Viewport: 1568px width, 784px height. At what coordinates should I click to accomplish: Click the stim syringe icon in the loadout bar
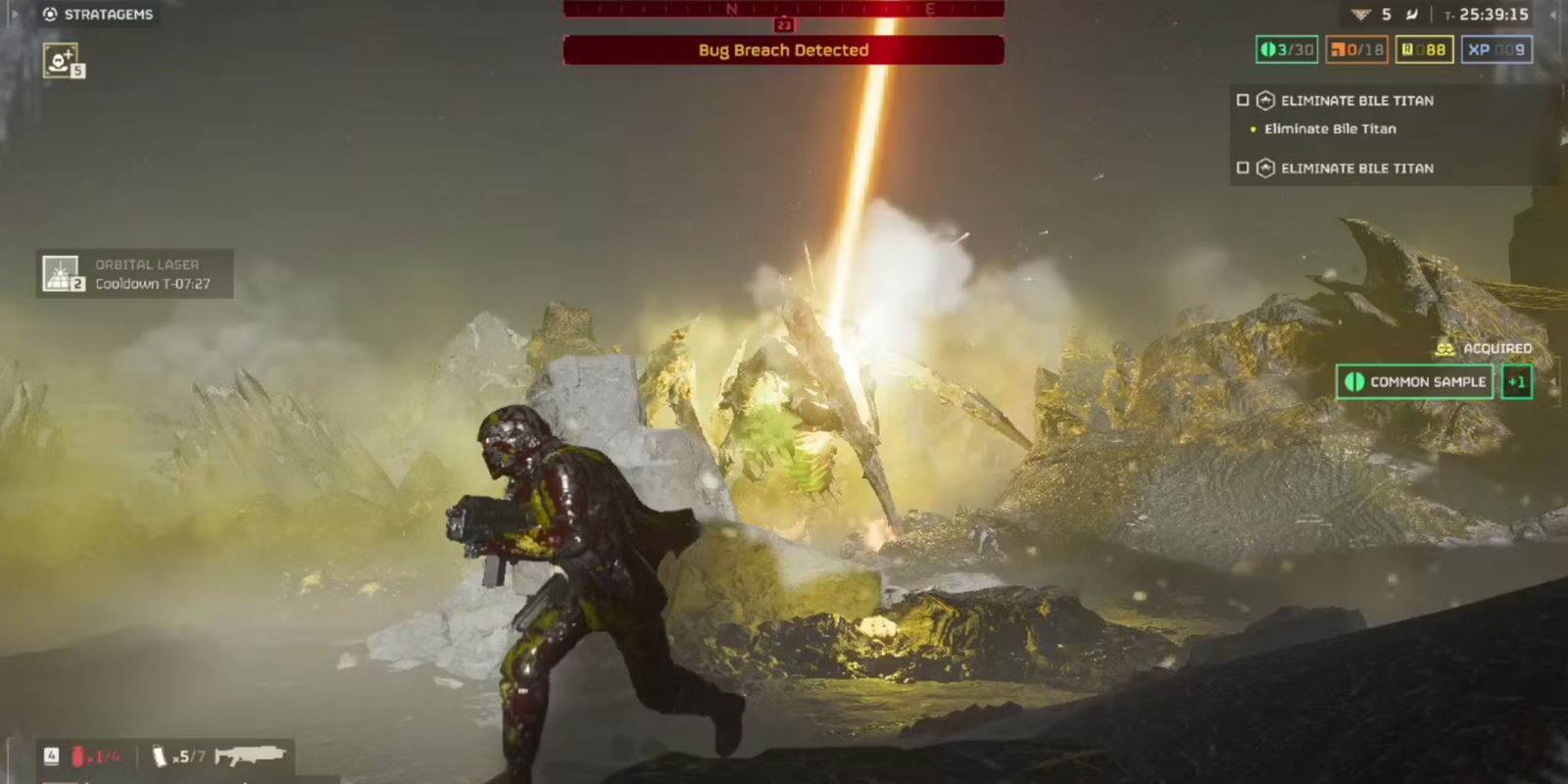pos(78,755)
